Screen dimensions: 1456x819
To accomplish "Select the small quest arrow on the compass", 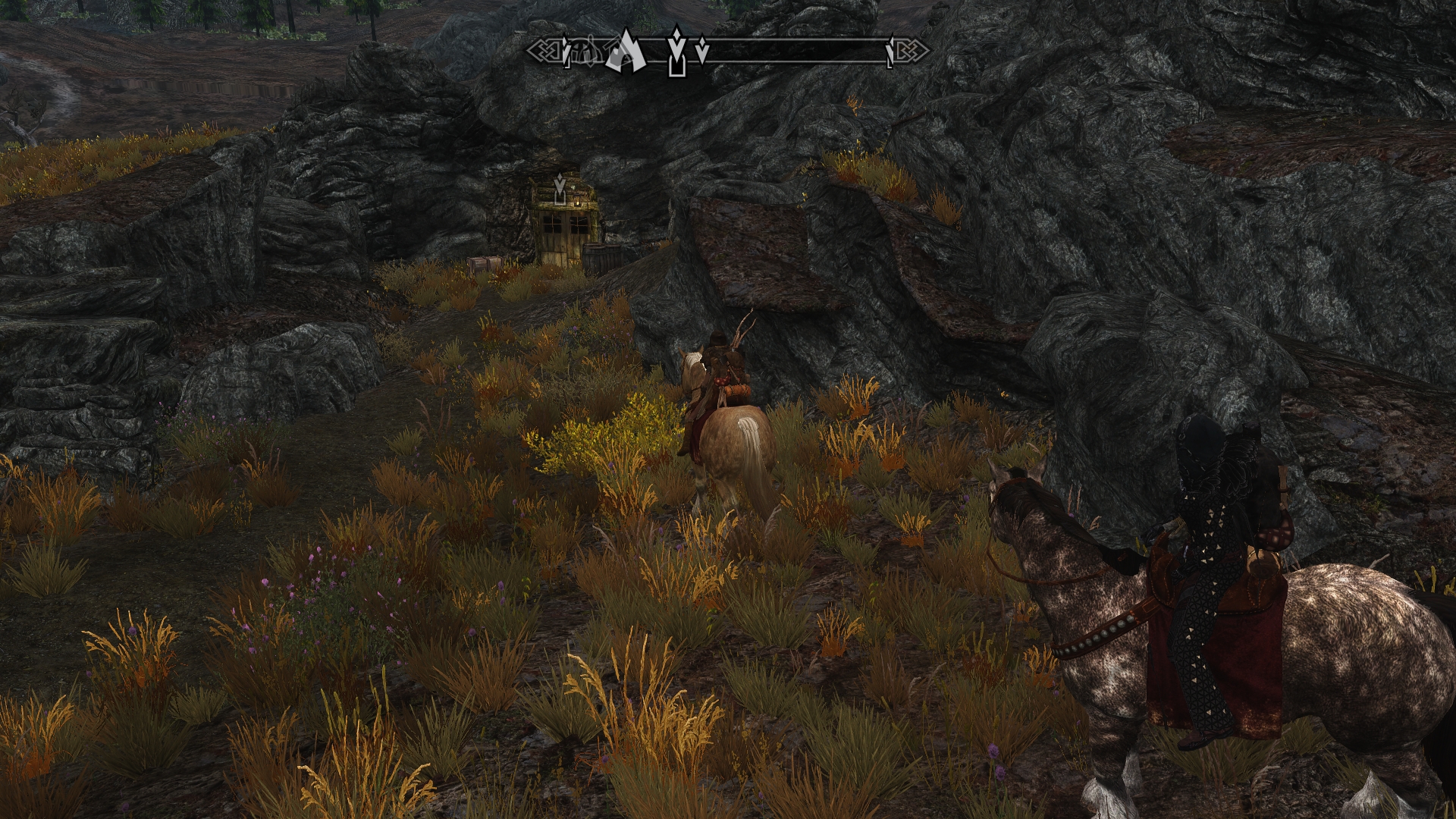I will [703, 50].
